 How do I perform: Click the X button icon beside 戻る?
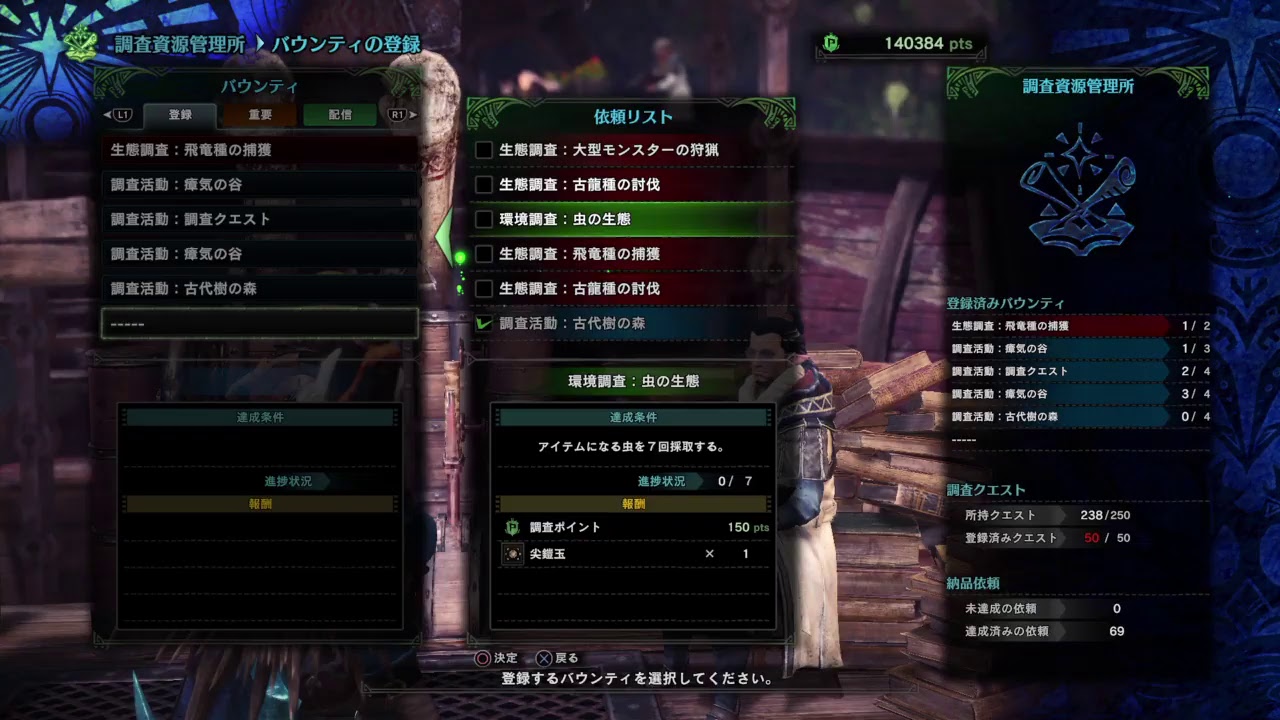(545, 658)
